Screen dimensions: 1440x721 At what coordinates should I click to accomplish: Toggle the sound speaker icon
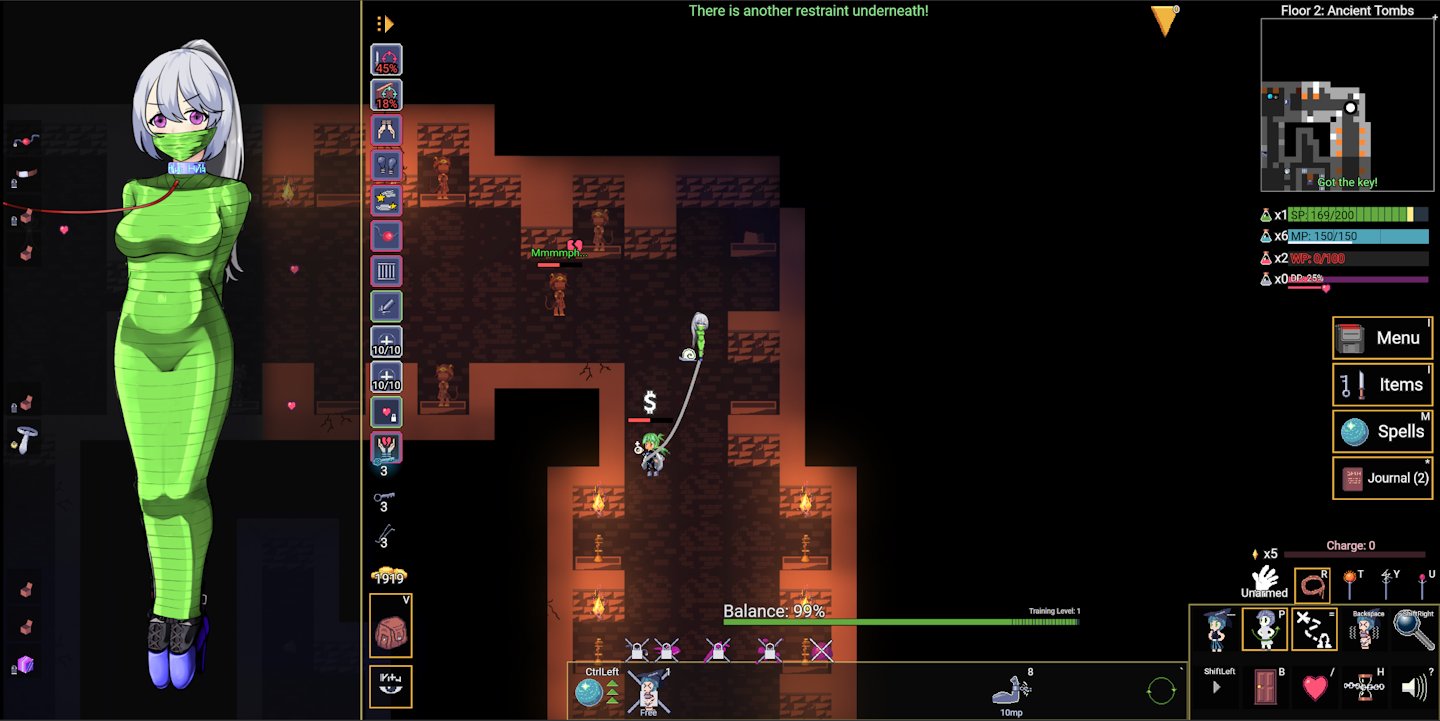click(1414, 688)
